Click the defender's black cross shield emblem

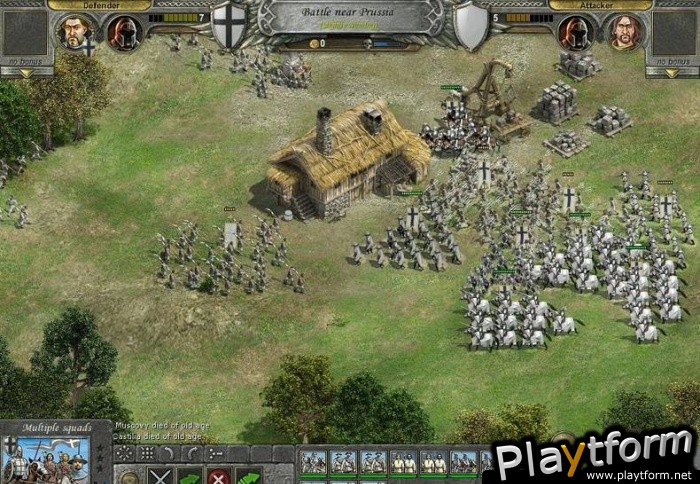[229, 25]
